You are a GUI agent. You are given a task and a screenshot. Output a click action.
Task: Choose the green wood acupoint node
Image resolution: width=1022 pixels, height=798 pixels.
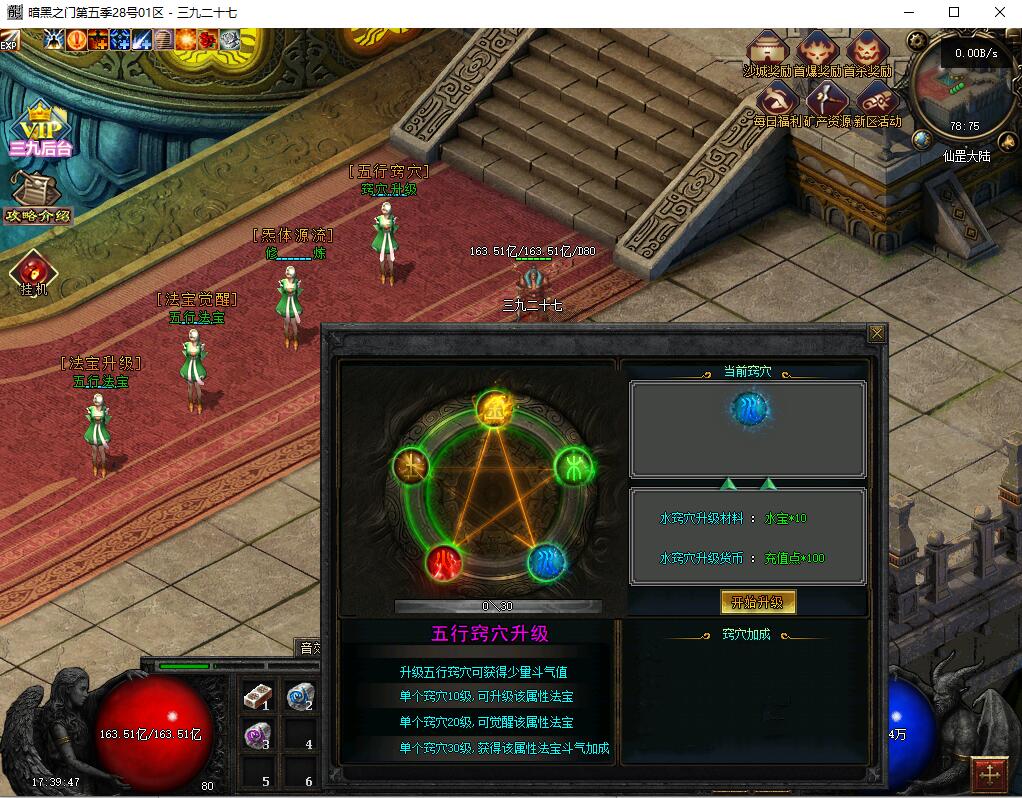[574, 465]
